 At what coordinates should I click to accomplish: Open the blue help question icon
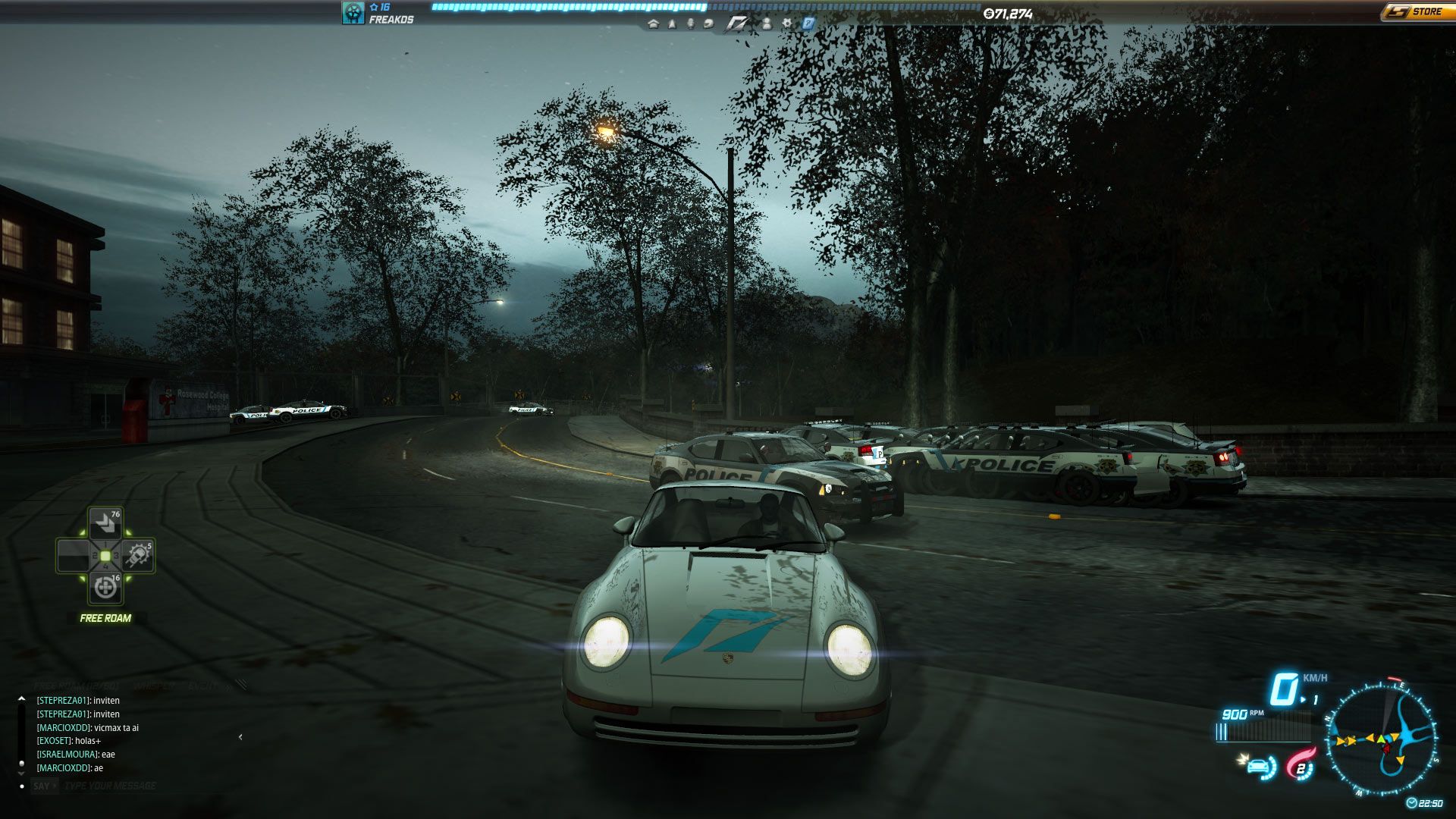tap(808, 24)
